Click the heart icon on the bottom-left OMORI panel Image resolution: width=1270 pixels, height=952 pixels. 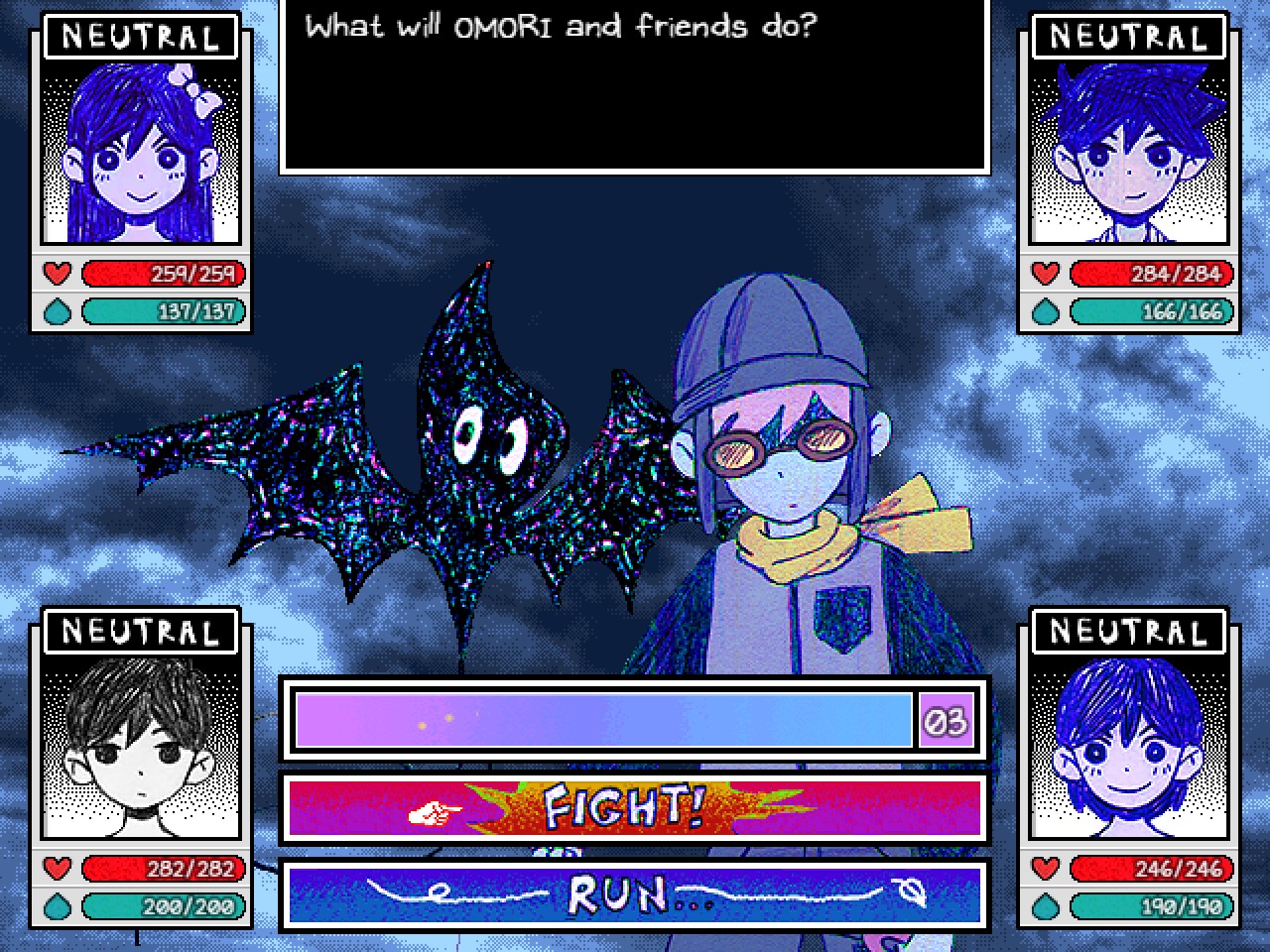[x=58, y=869]
